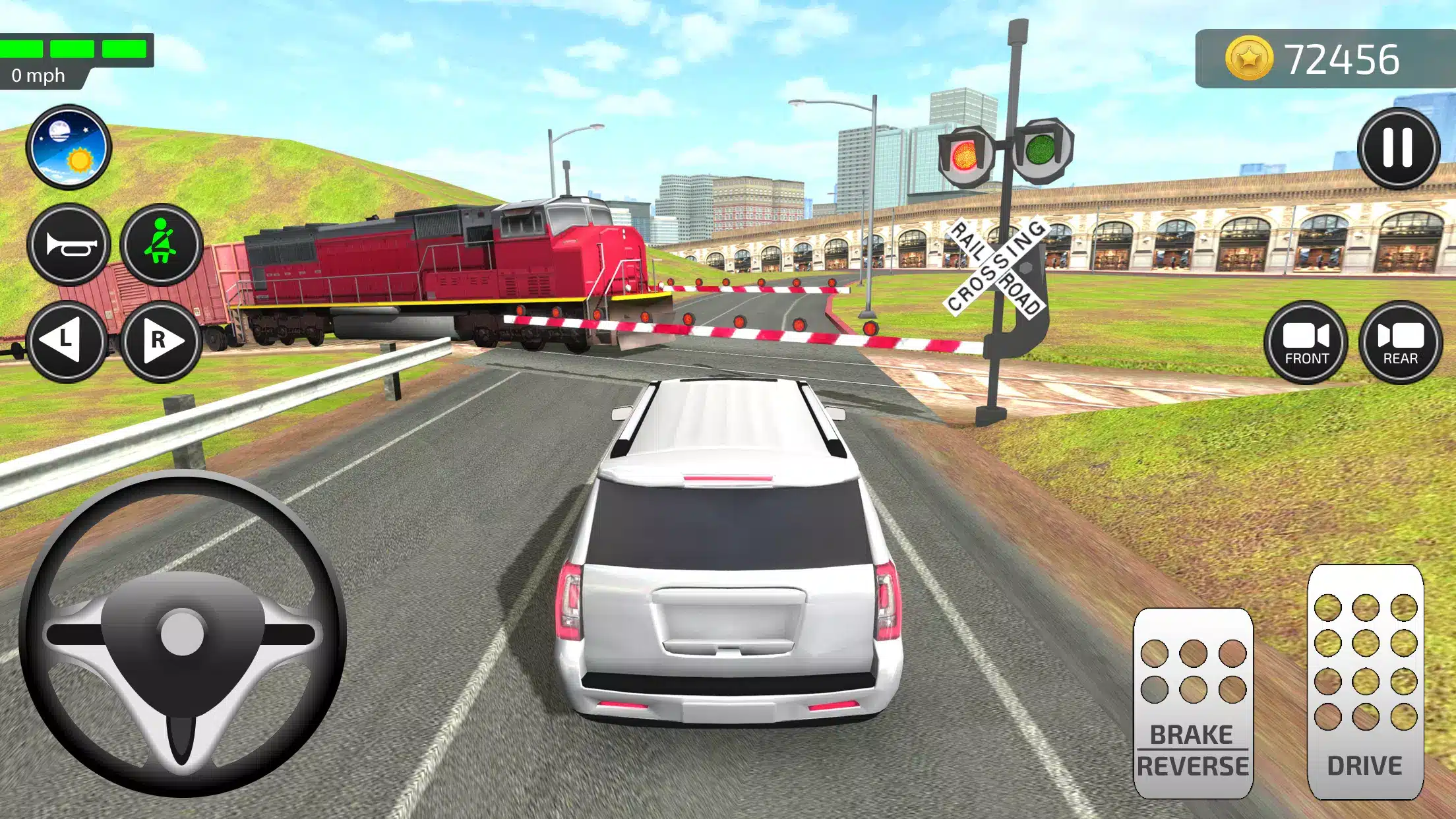Toggle the green seatbelt icon
The width and height of the screenshot is (1456, 819).
[x=161, y=245]
